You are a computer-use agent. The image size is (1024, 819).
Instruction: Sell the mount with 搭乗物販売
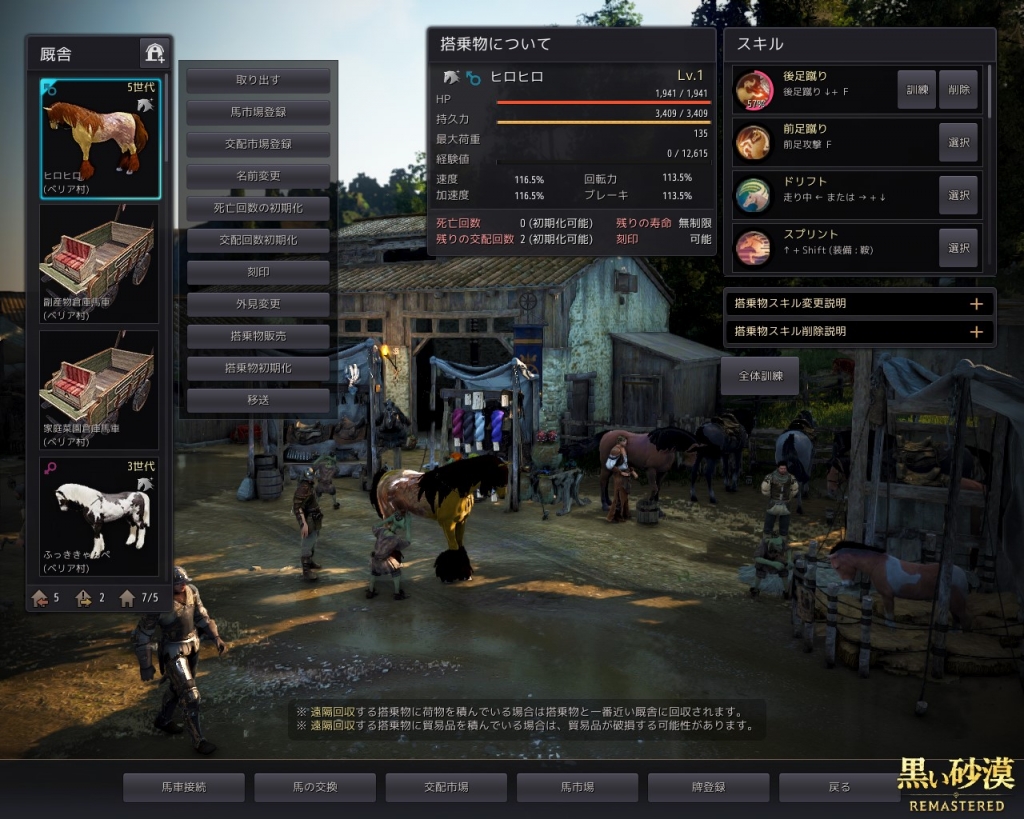pos(258,336)
